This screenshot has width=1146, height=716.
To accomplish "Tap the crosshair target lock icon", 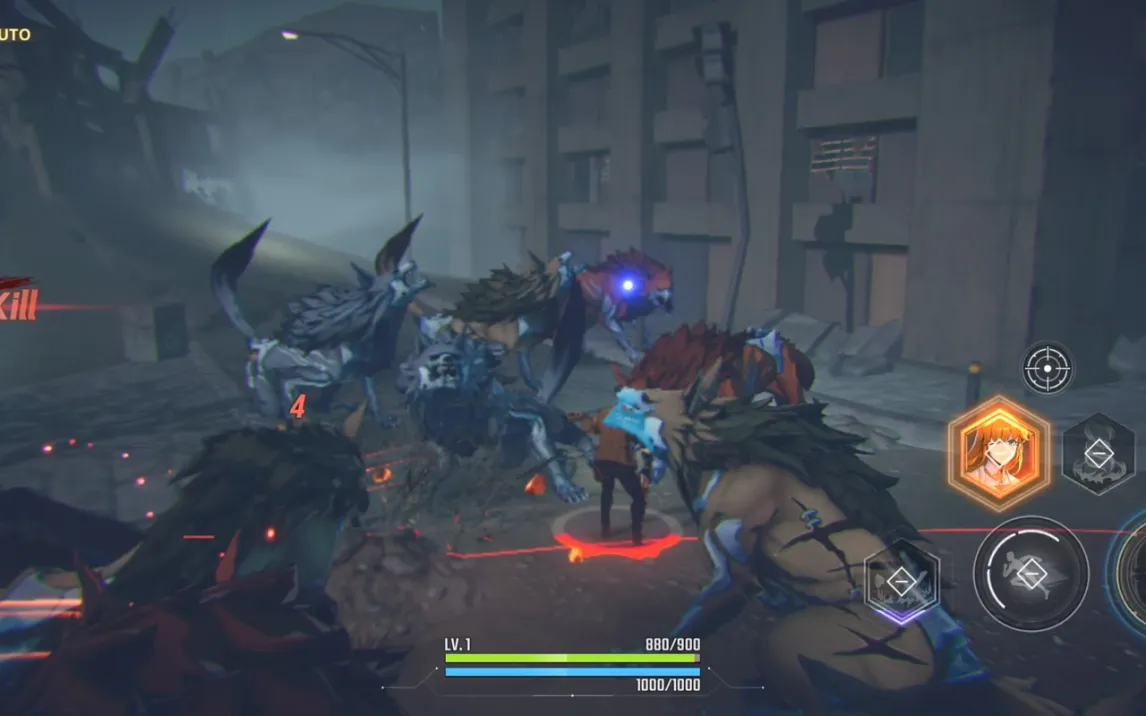I will 1047,368.
